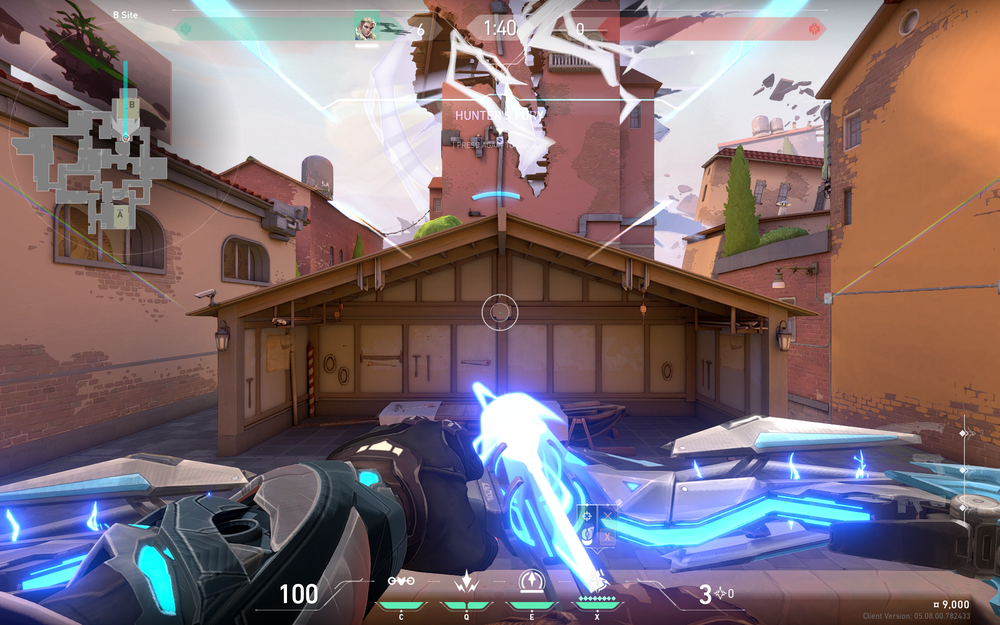Activate the Shock Bolt ability icon
Viewport: 1000px width, 625px height.
[465, 582]
